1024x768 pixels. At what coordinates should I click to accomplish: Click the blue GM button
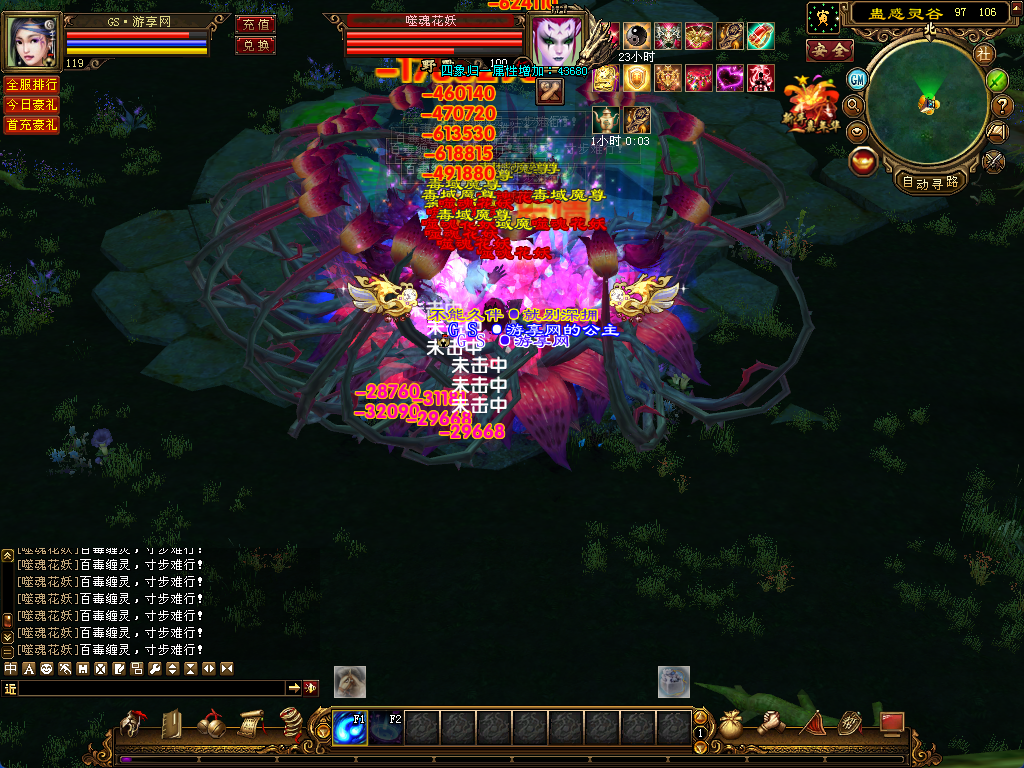coord(857,79)
